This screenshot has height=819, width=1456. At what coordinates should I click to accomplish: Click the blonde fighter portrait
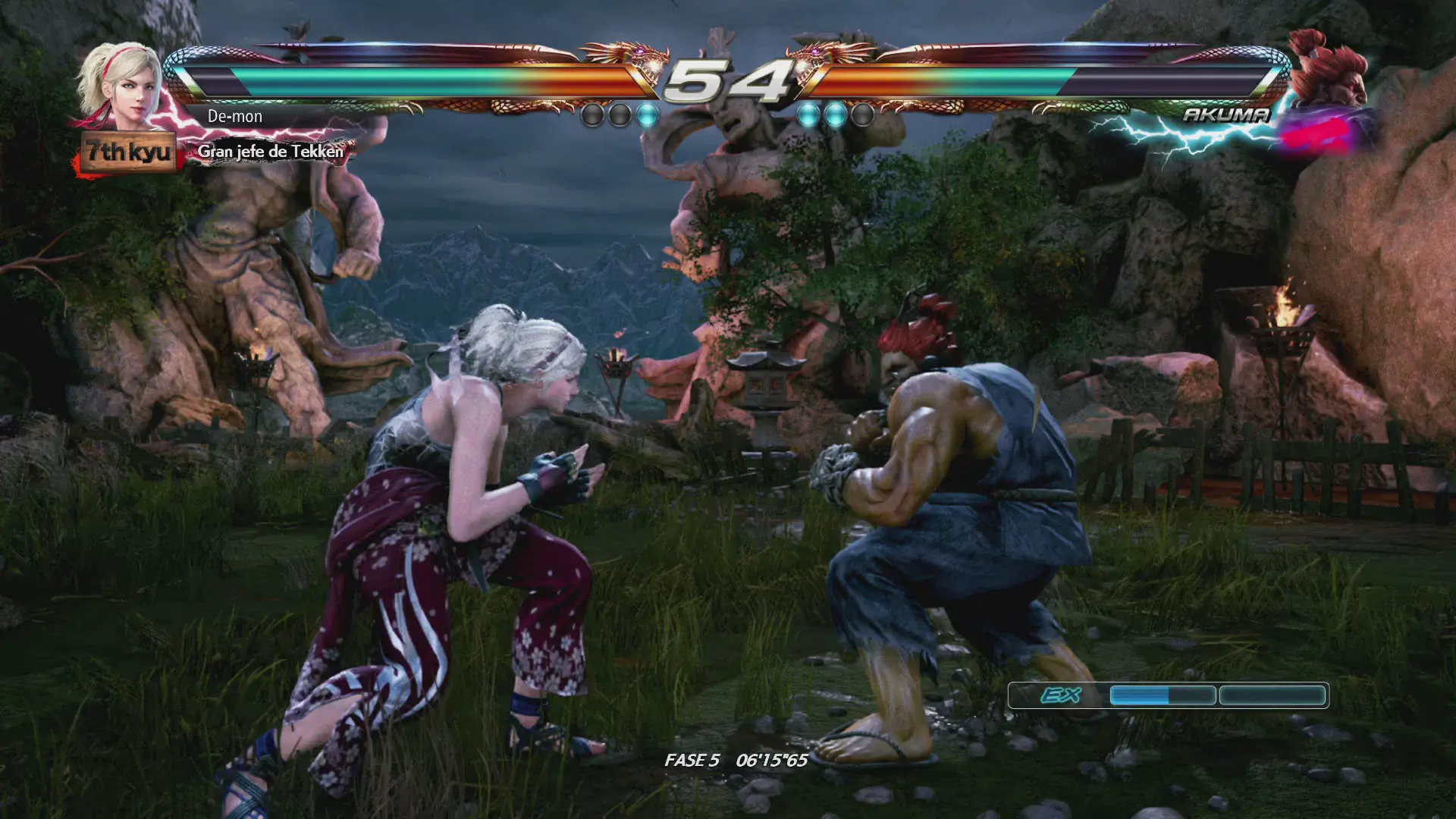point(121,86)
